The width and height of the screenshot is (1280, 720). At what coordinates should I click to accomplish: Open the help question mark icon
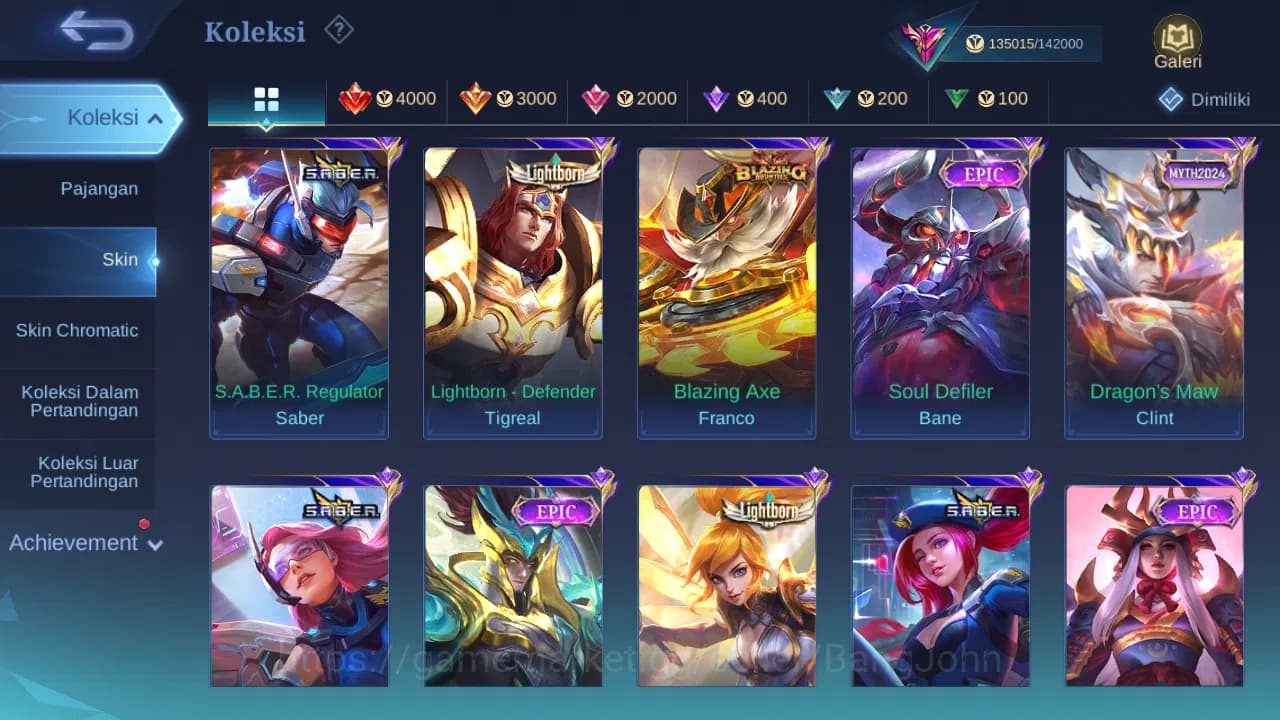point(338,30)
